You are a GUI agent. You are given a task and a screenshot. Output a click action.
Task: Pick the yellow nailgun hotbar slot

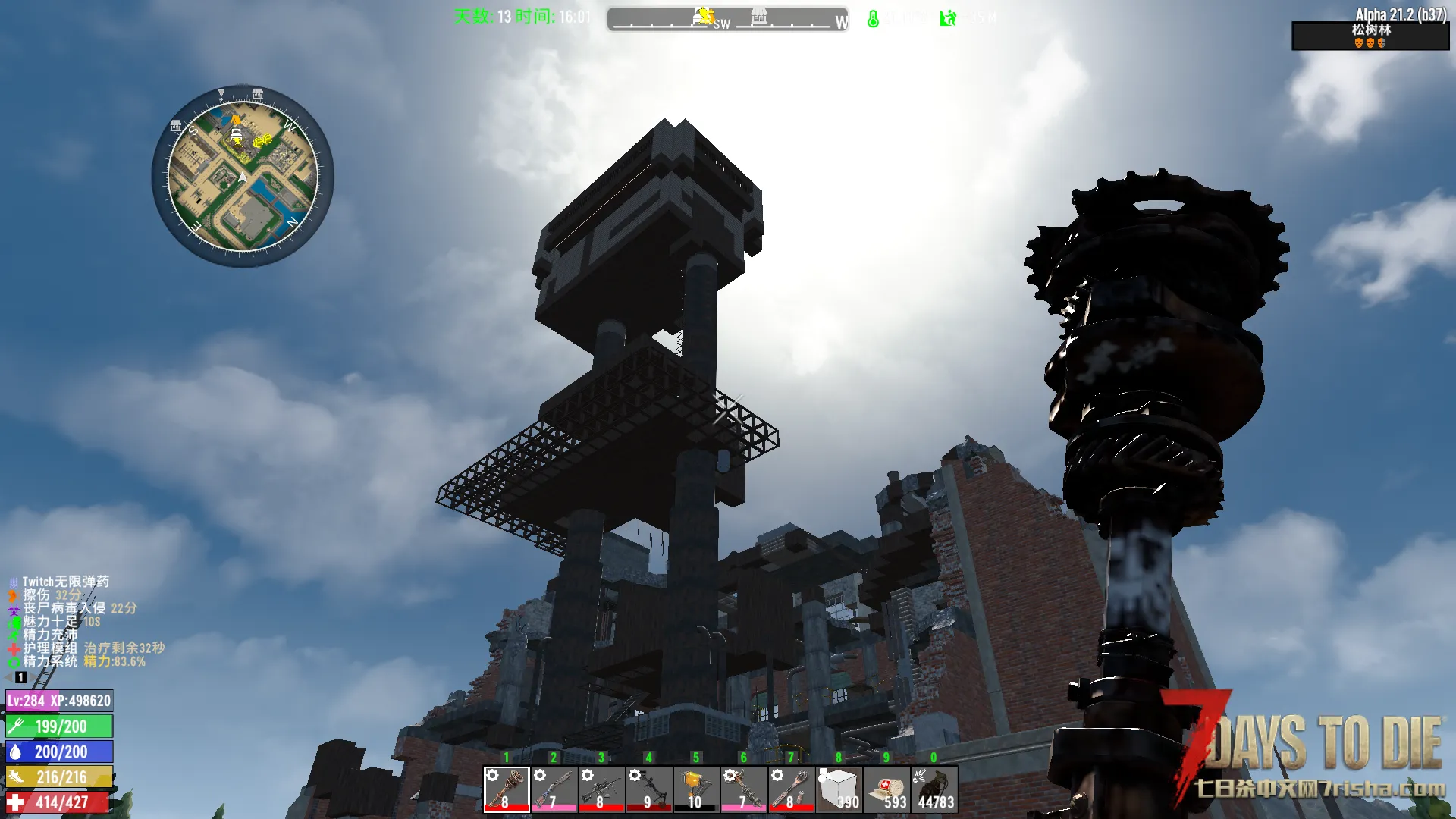[696, 789]
